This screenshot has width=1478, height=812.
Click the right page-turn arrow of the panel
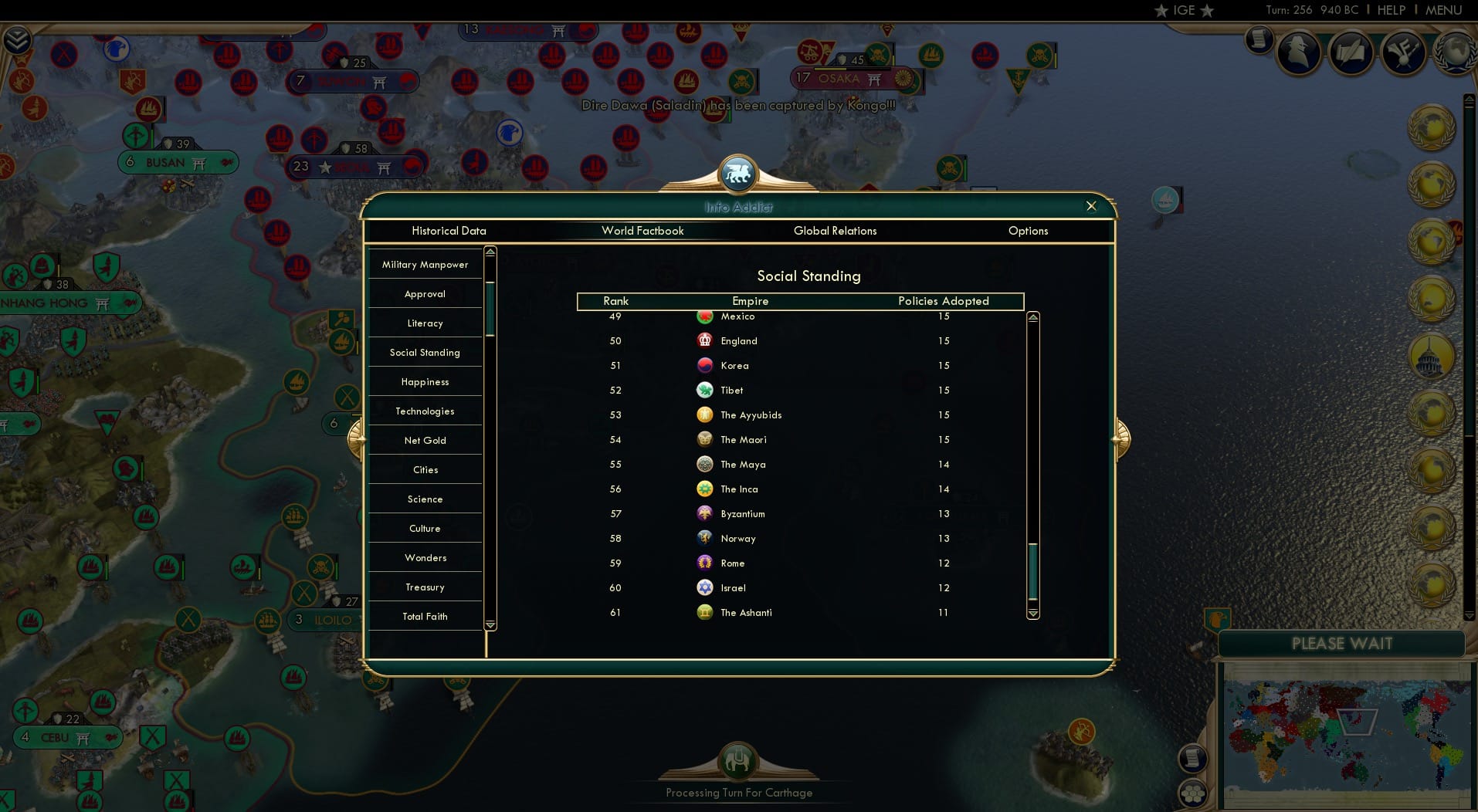1121,438
